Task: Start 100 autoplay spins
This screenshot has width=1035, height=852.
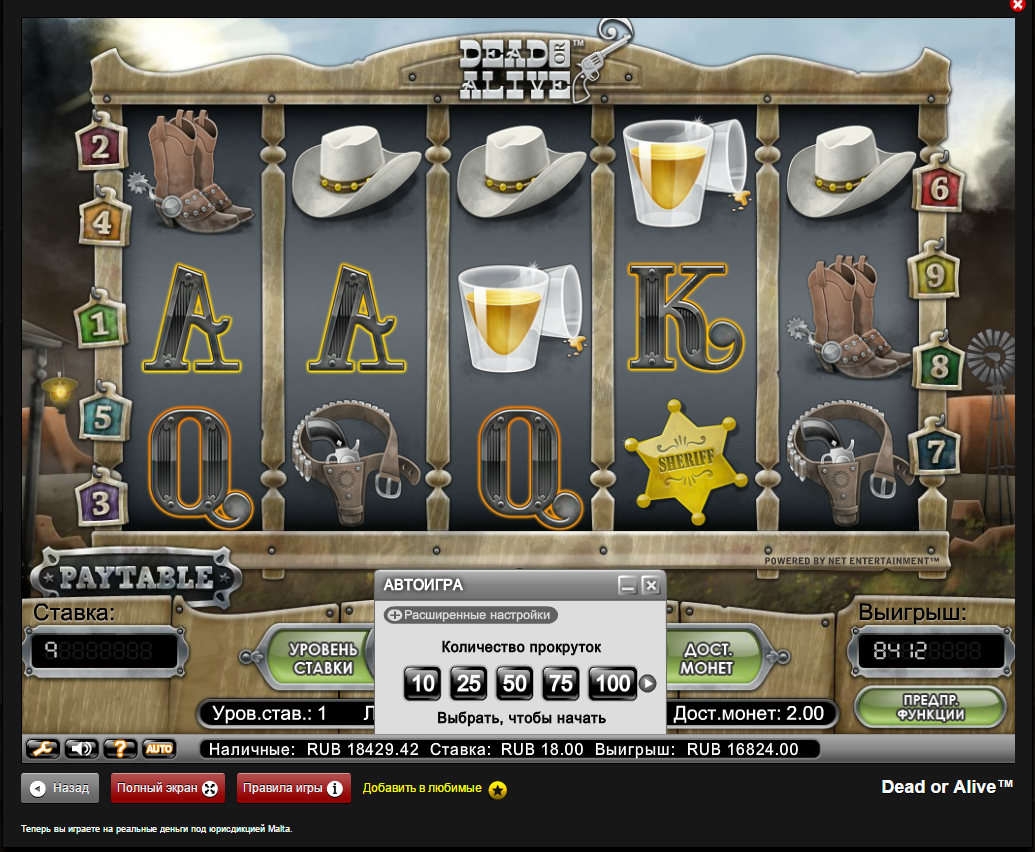Action: [612, 683]
